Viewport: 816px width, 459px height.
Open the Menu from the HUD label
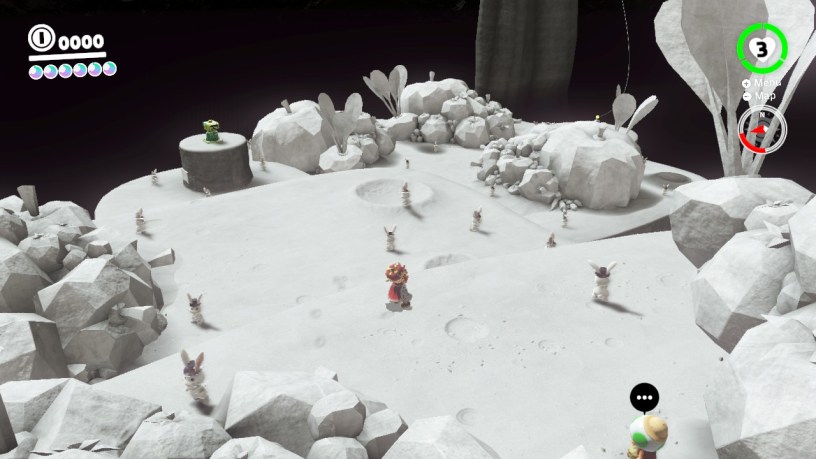tap(762, 83)
